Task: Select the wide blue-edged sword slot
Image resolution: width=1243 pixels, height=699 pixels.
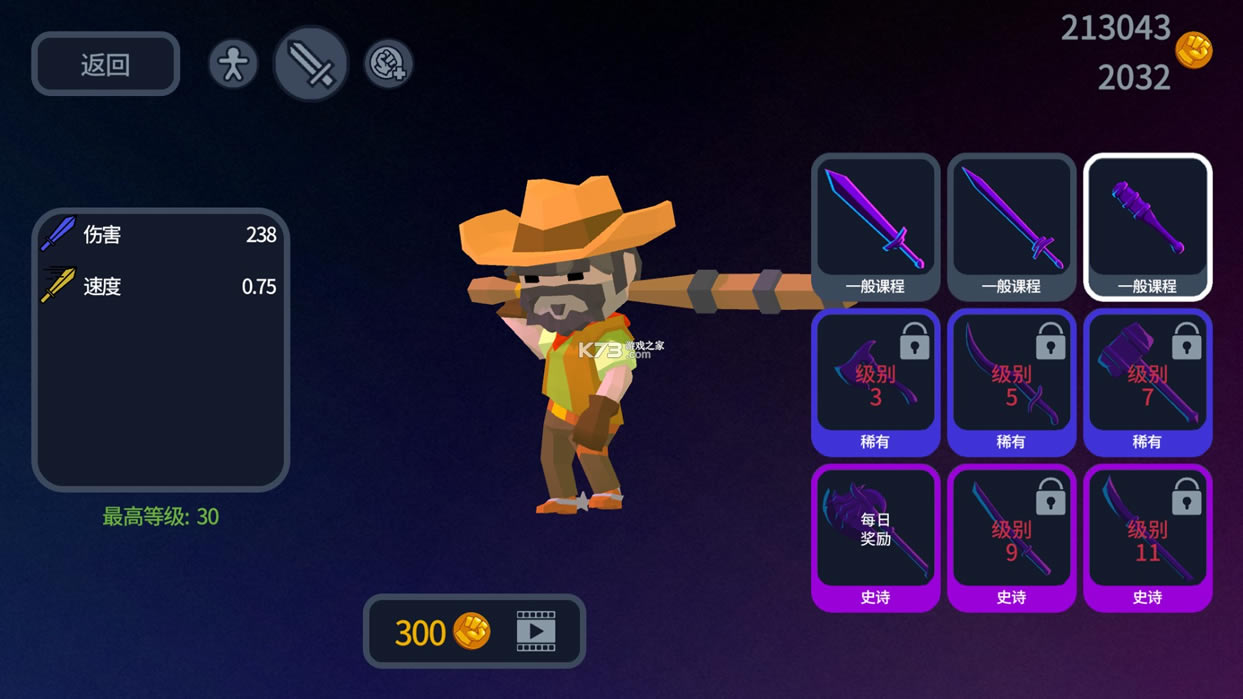Action: coord(875,227)
